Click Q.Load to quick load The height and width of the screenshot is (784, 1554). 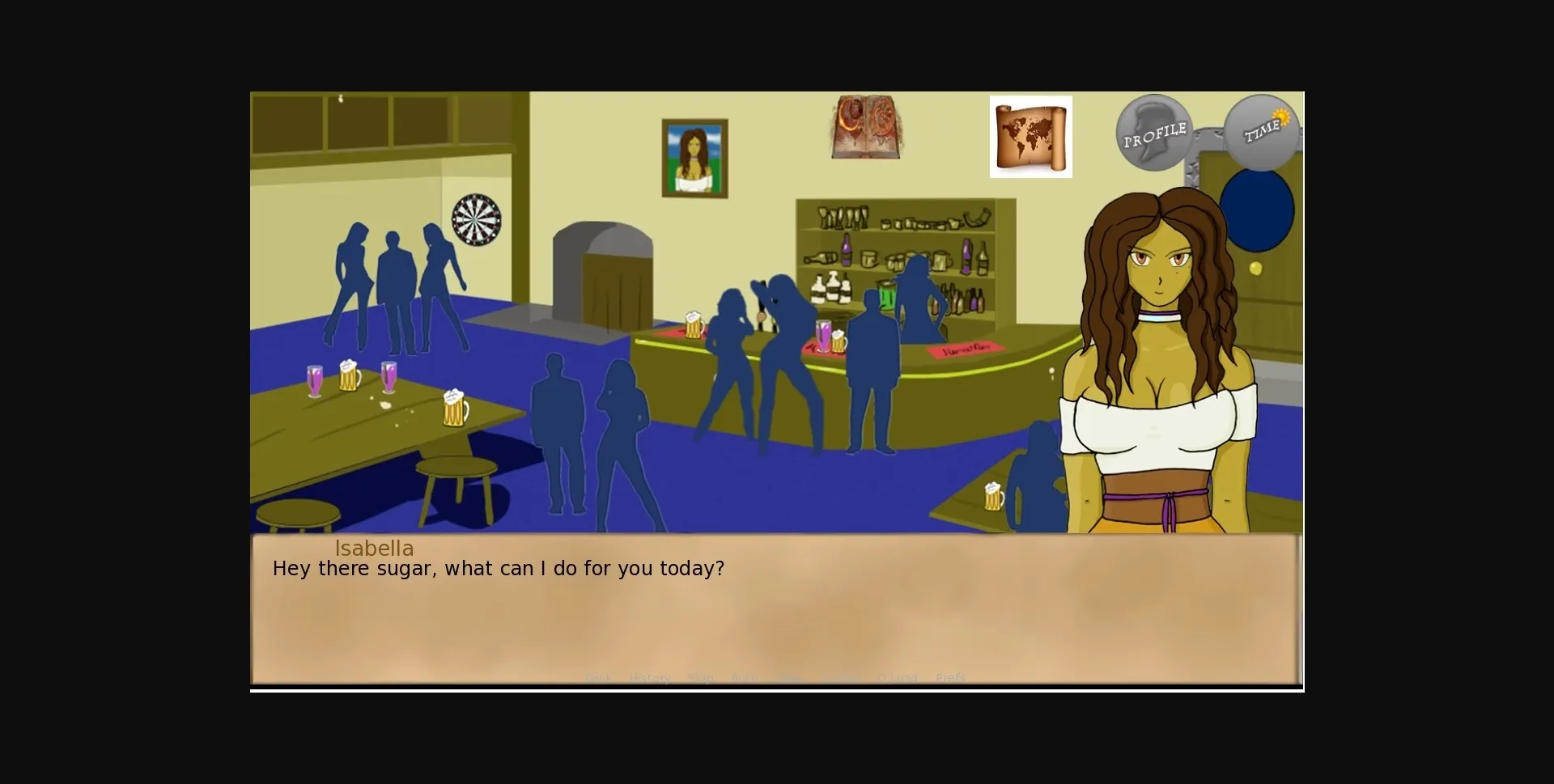coord(896,678)
